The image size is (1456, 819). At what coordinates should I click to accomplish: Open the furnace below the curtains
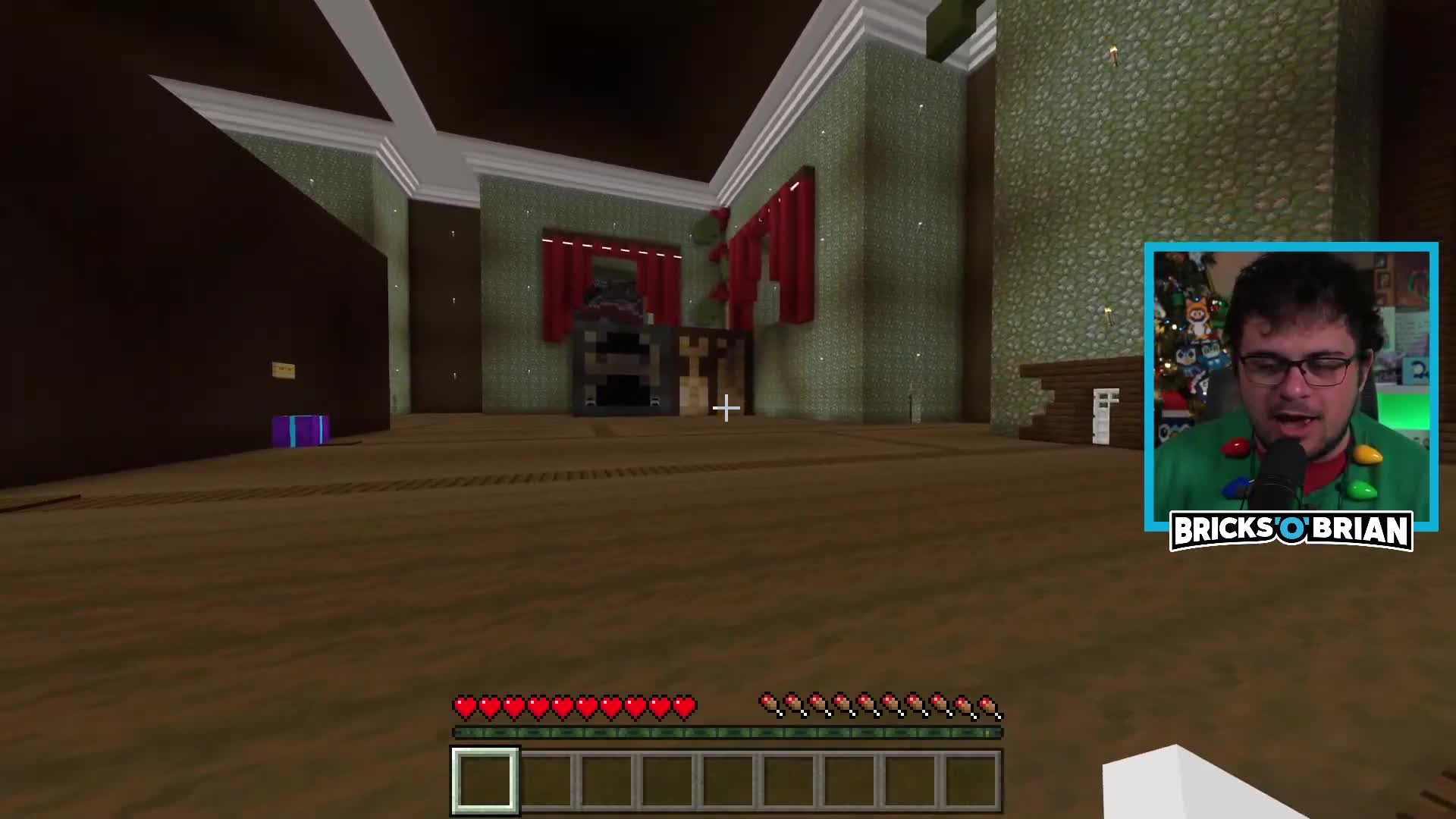pyautogui.click(x=620, y=372)
